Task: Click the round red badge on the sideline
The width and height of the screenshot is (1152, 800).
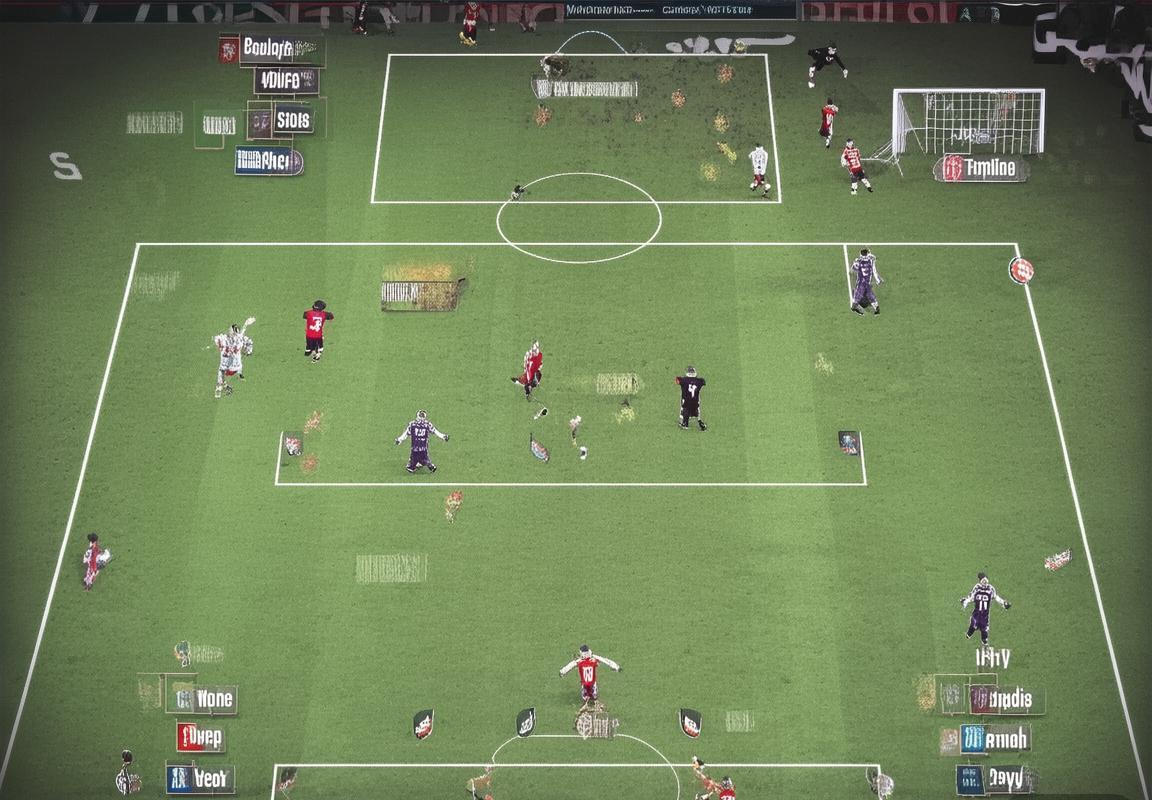Action: point(1021,270)
